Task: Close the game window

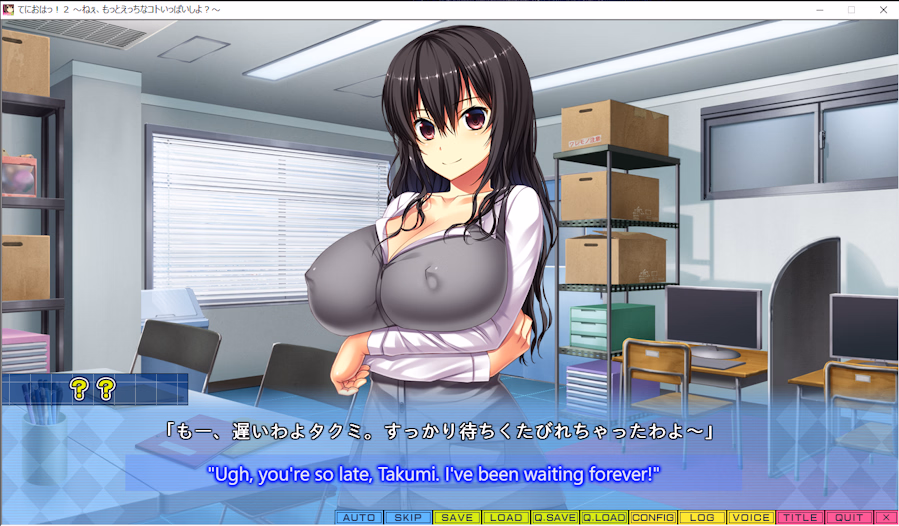Action: pos(883,9)
